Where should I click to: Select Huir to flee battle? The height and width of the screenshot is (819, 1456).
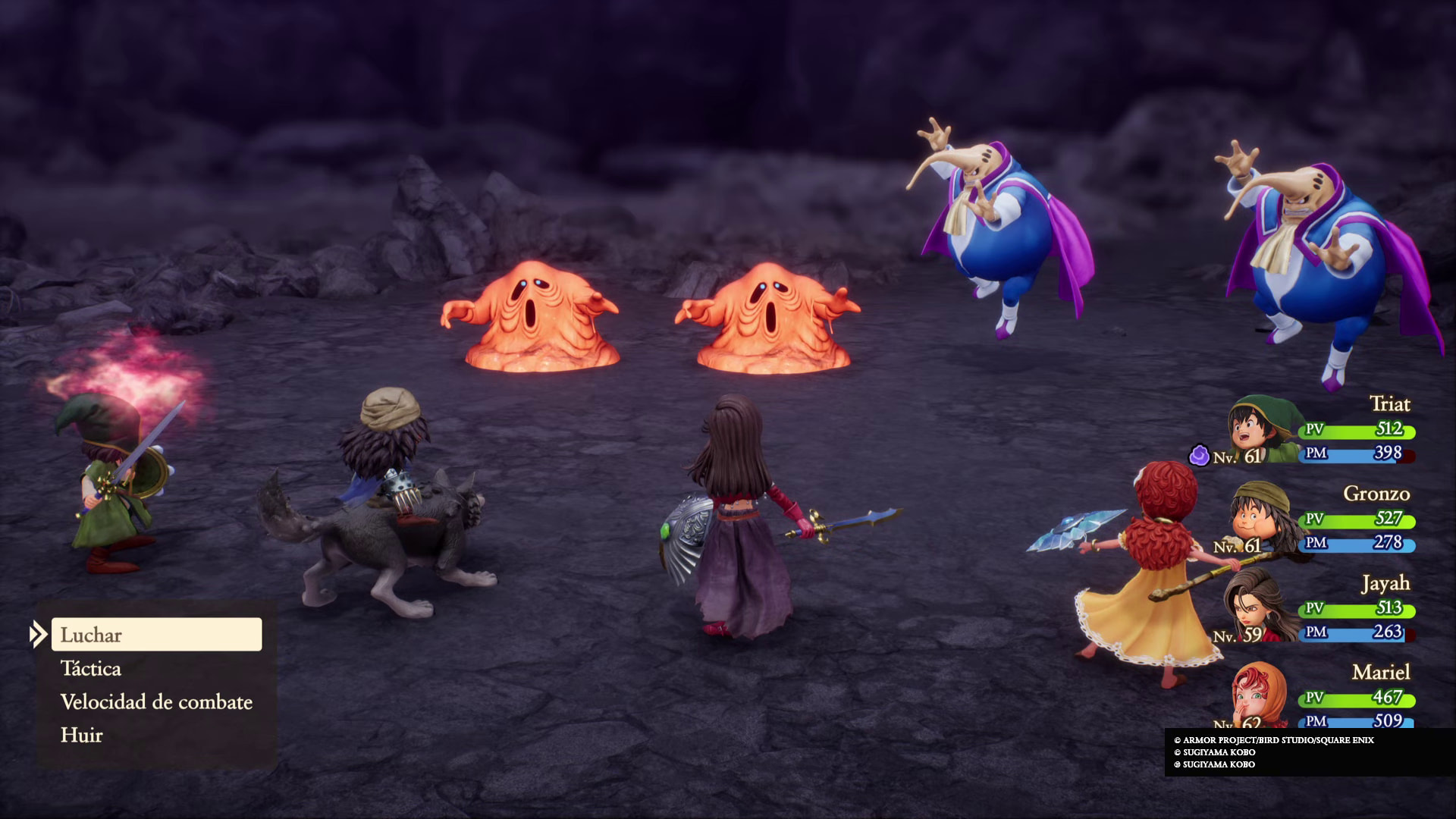(x=82, y=736)
